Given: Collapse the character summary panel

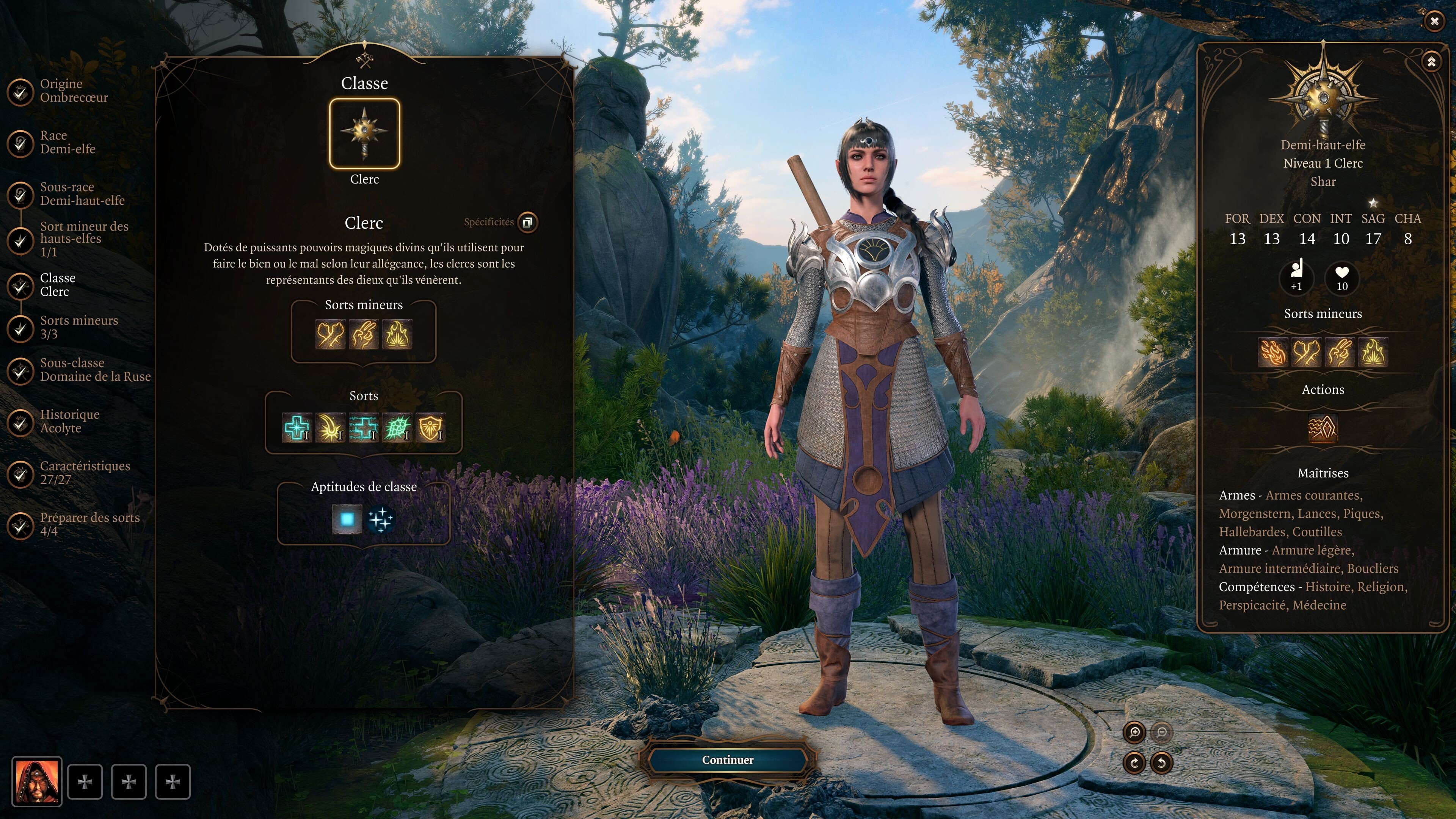Looking at the screenshot, I should coord(1431,61).
